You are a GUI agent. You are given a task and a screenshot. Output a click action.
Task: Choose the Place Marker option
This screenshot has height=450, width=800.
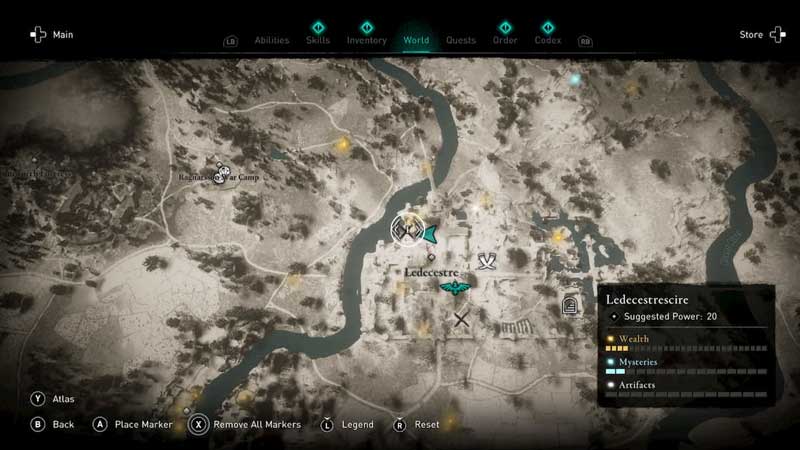coord(135,424)
